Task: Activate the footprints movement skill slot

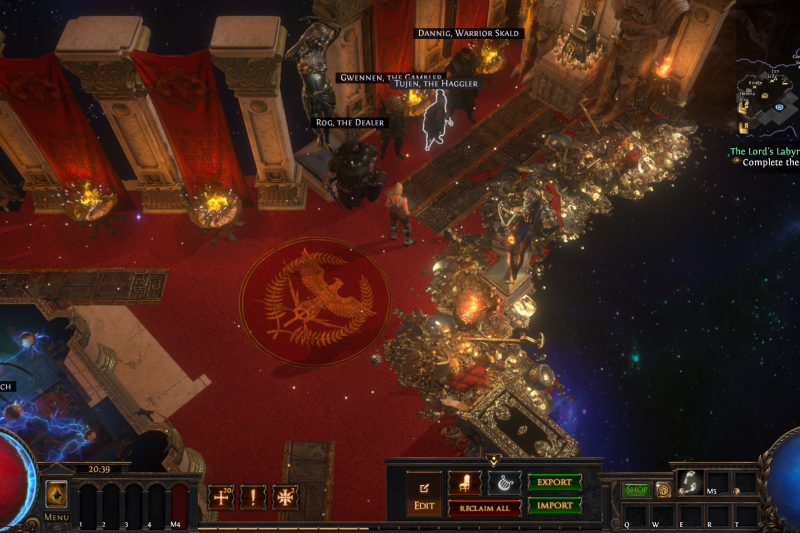Action: [688, 481]
